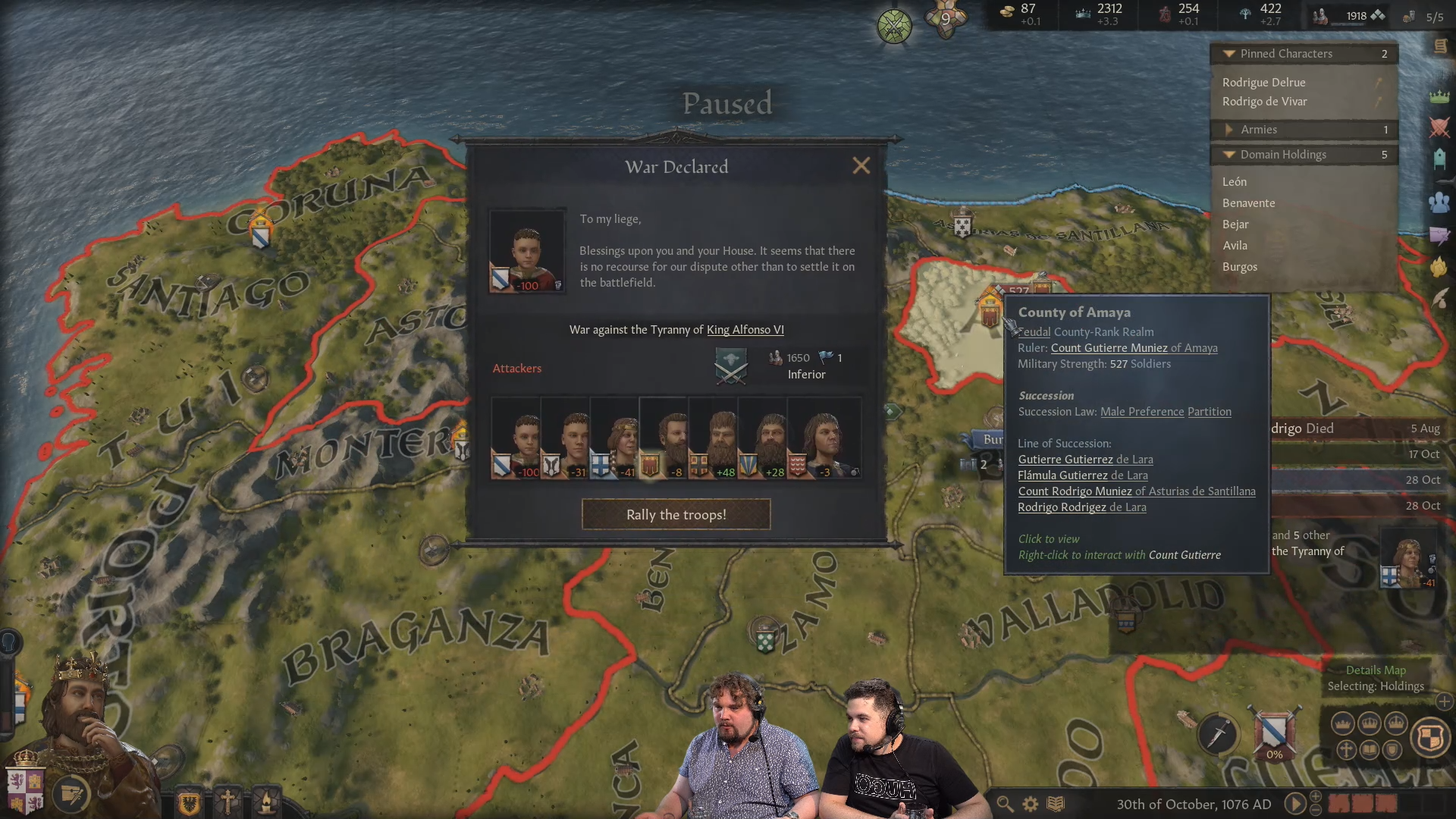1456x819 pixels.
Task: Open the Council throne icon
Action: coord(1439,159)
